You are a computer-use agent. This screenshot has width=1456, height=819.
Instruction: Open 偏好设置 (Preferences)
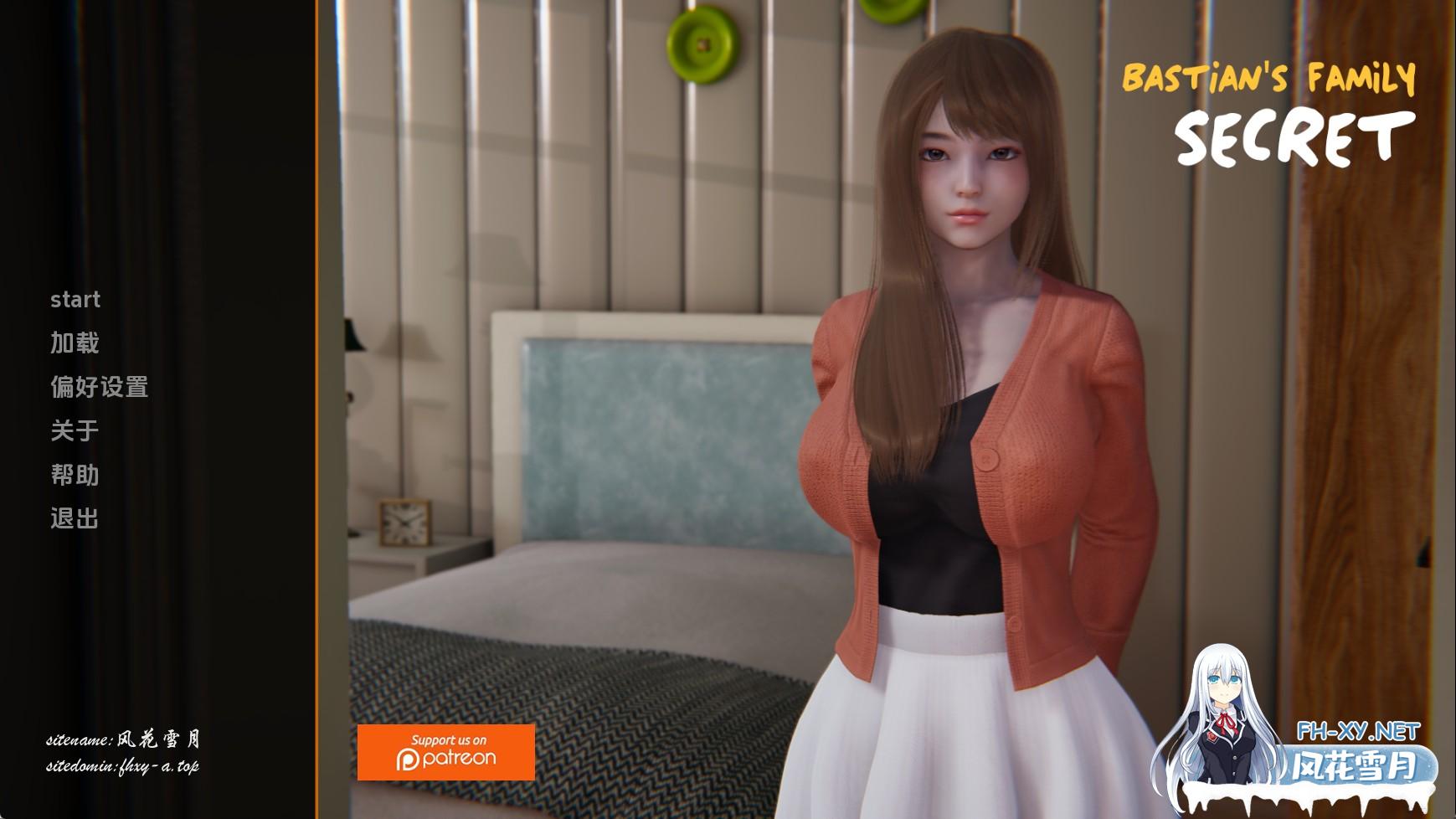coord(99,387)
